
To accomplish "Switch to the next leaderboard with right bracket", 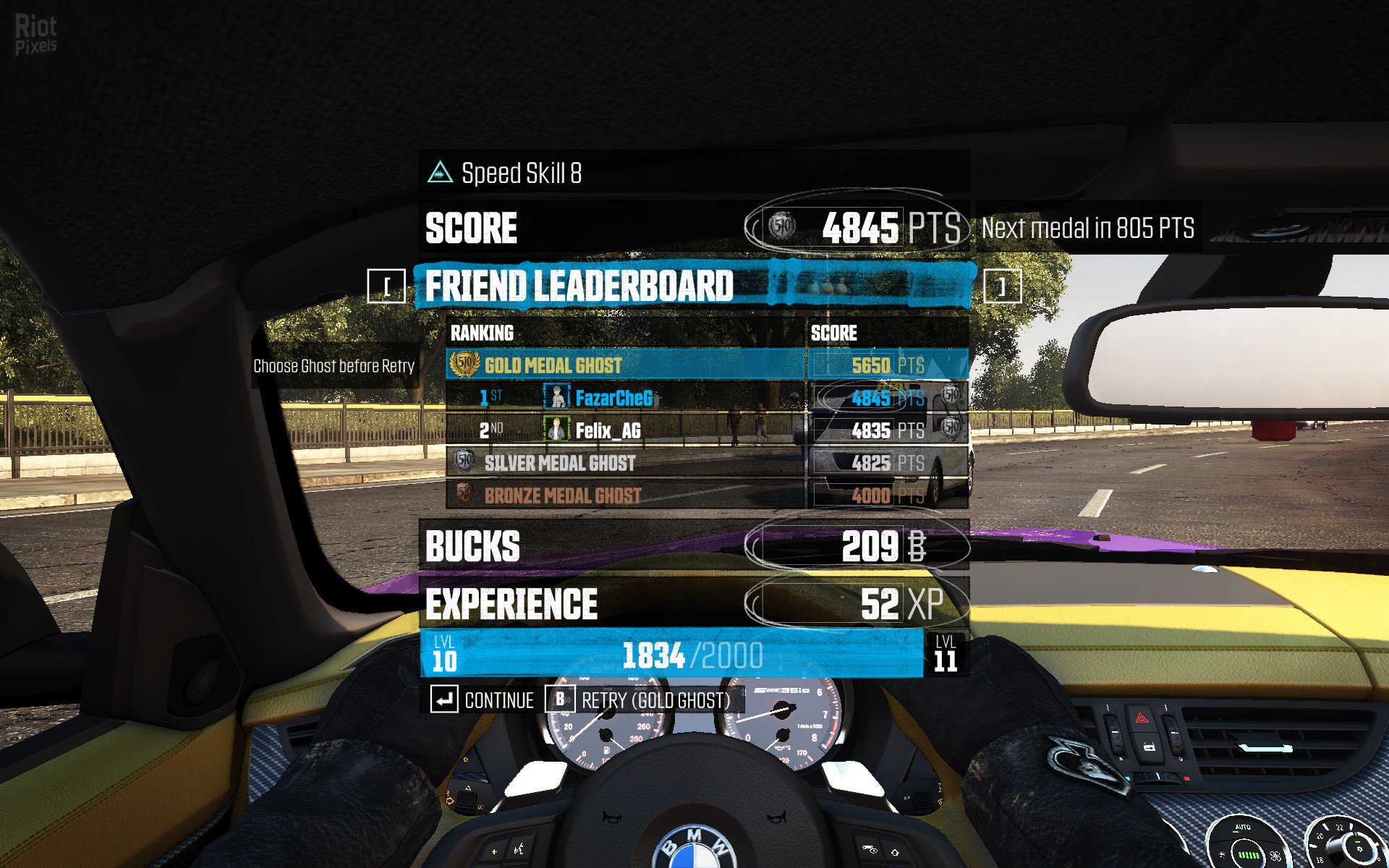I will [1003, 286].
